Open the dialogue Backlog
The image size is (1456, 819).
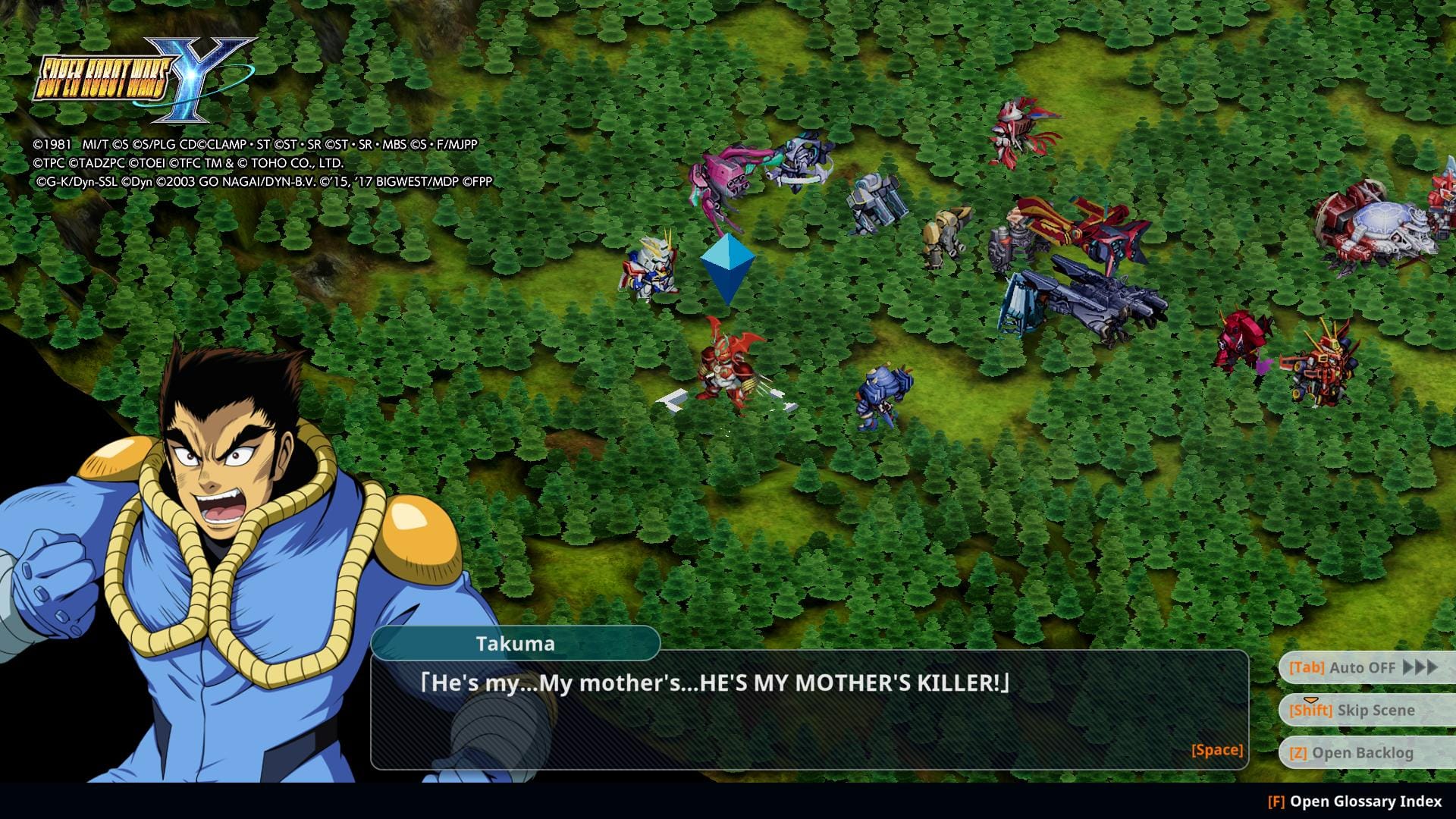[x=1363, y=753]
